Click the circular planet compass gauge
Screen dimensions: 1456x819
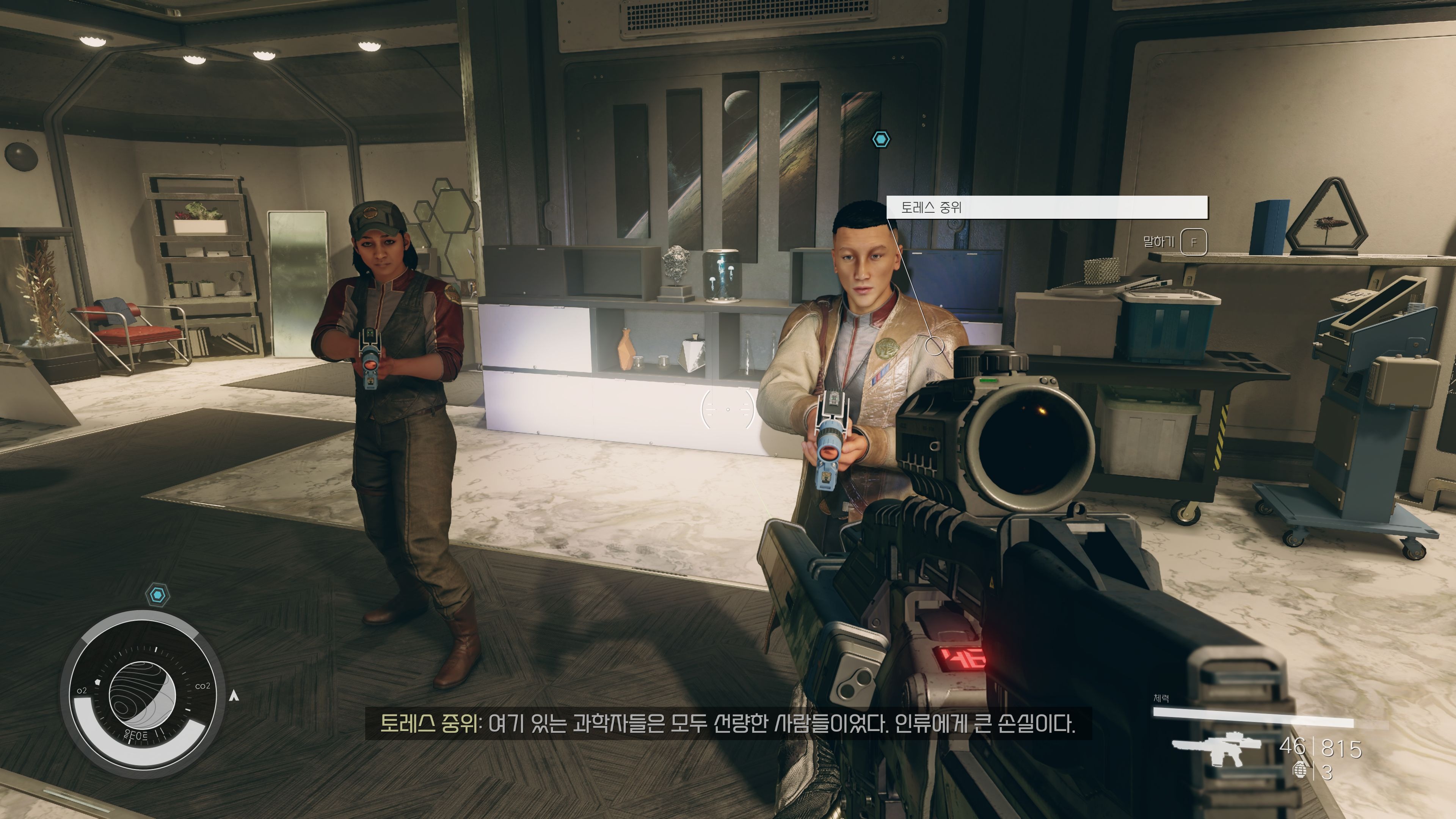point(142,695)
